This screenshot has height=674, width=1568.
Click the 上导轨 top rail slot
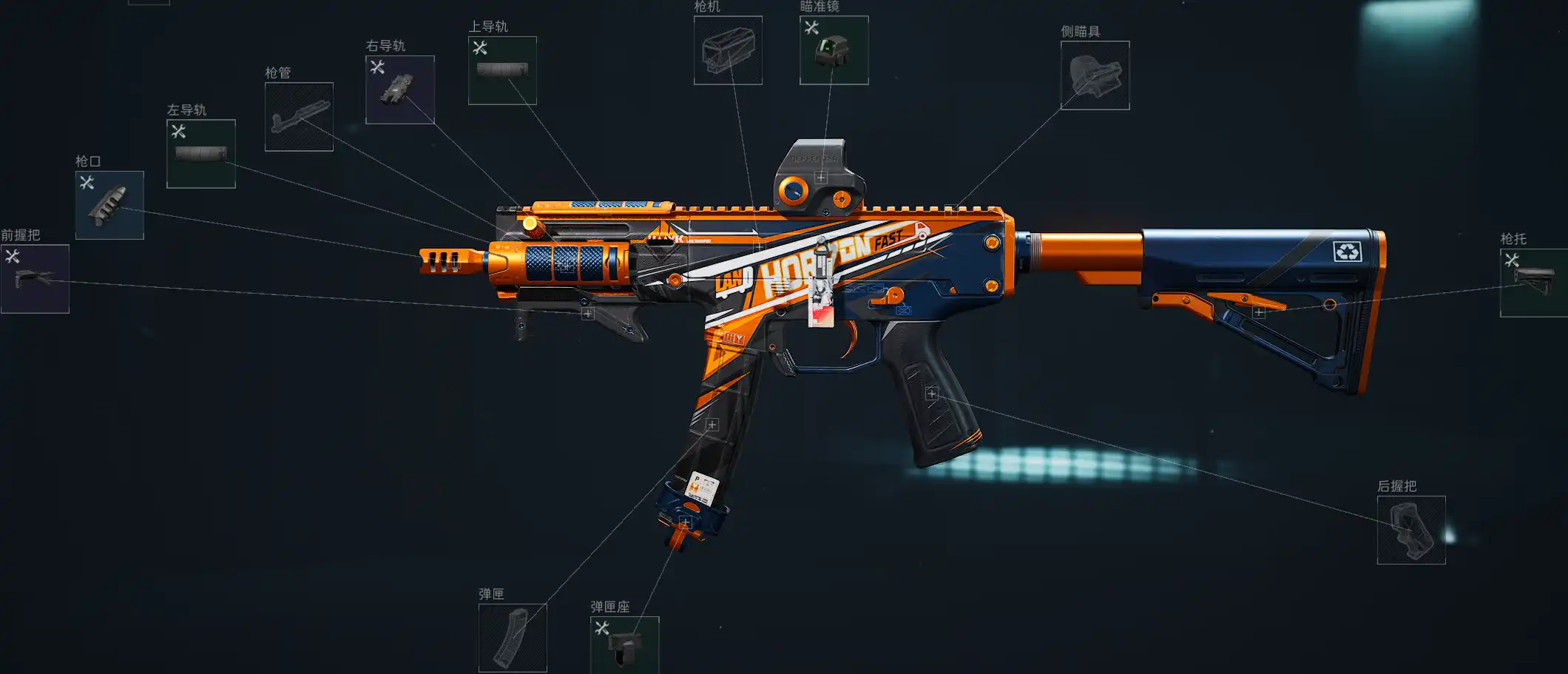502,70
